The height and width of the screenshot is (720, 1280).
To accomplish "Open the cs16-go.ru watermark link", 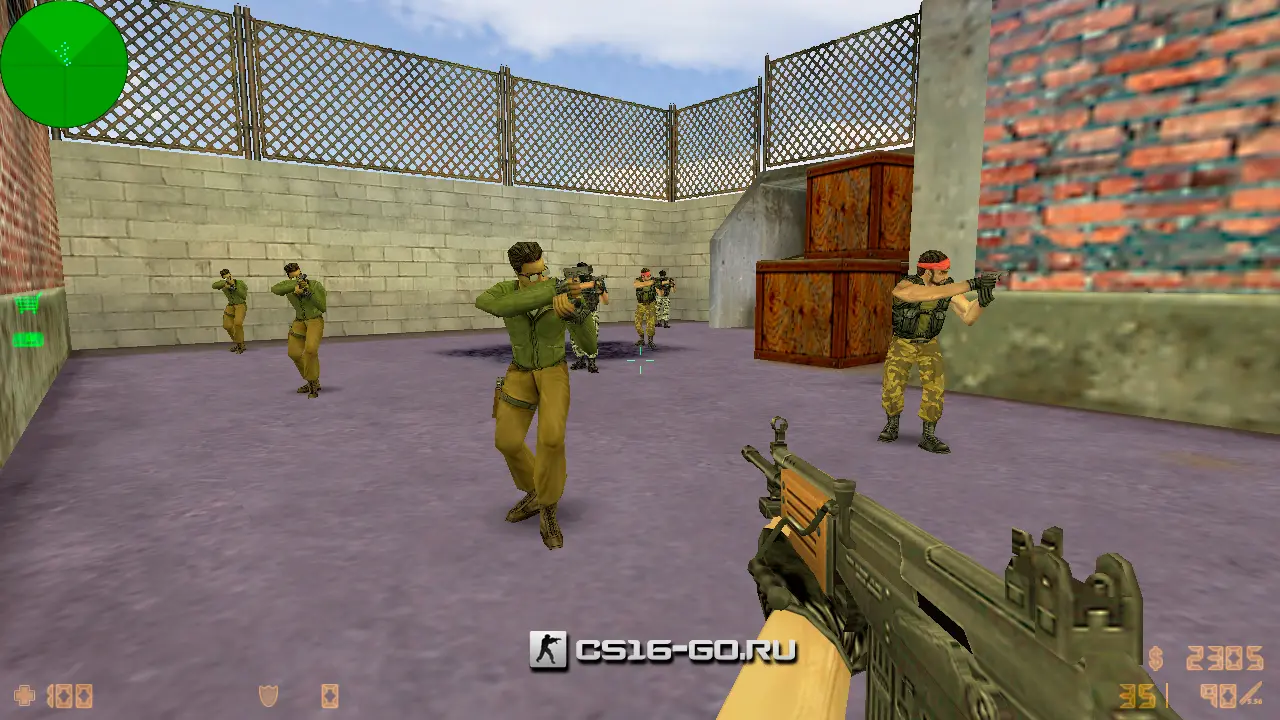I will (664, 651).
